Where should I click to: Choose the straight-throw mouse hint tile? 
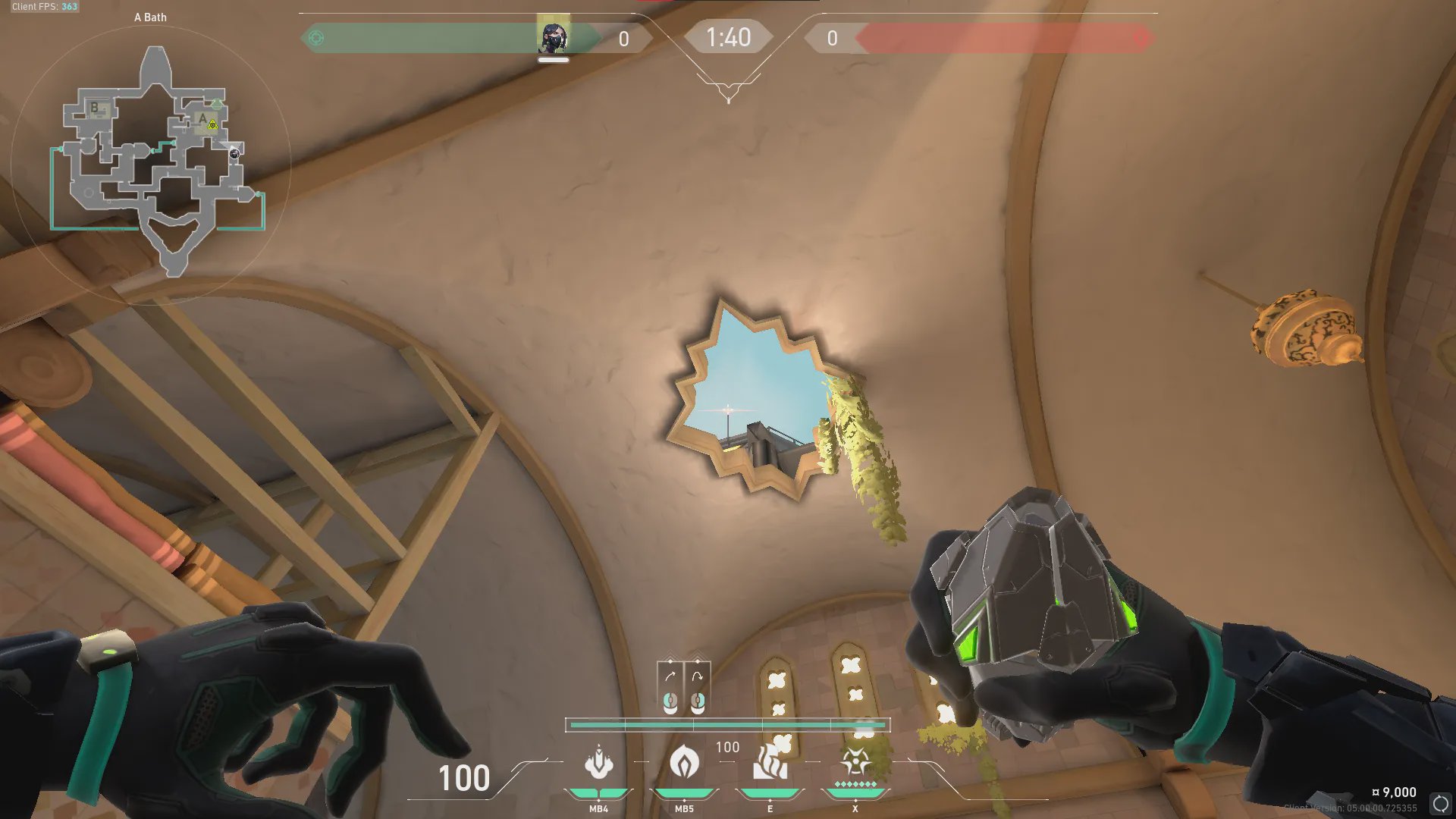[x=670, y=688]
